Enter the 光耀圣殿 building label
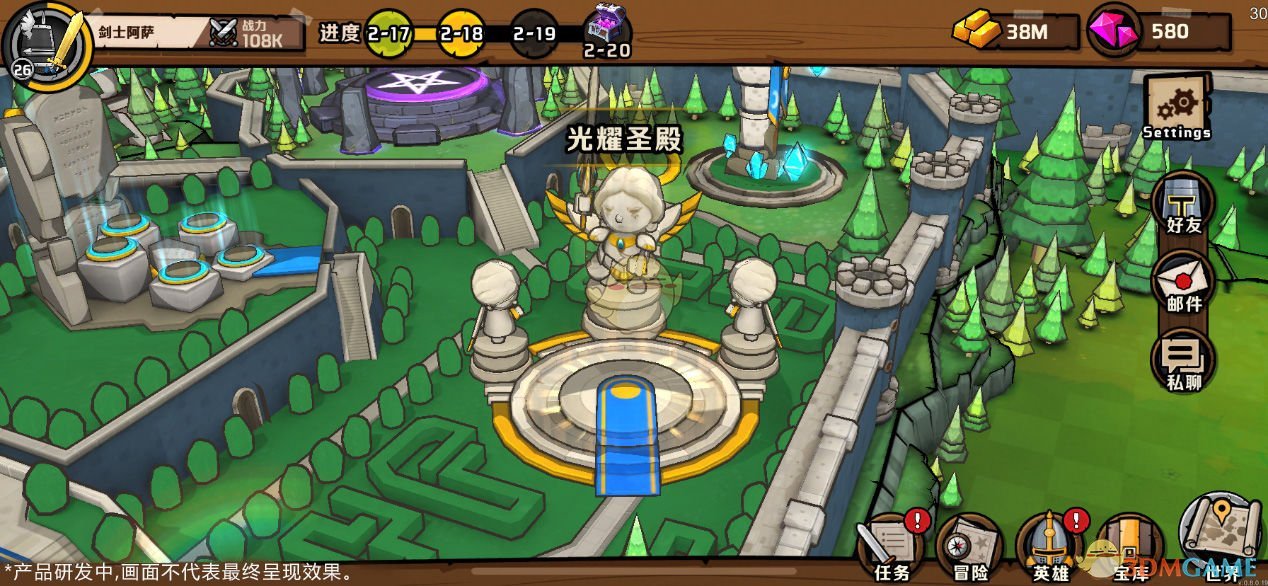 point(624,140)
